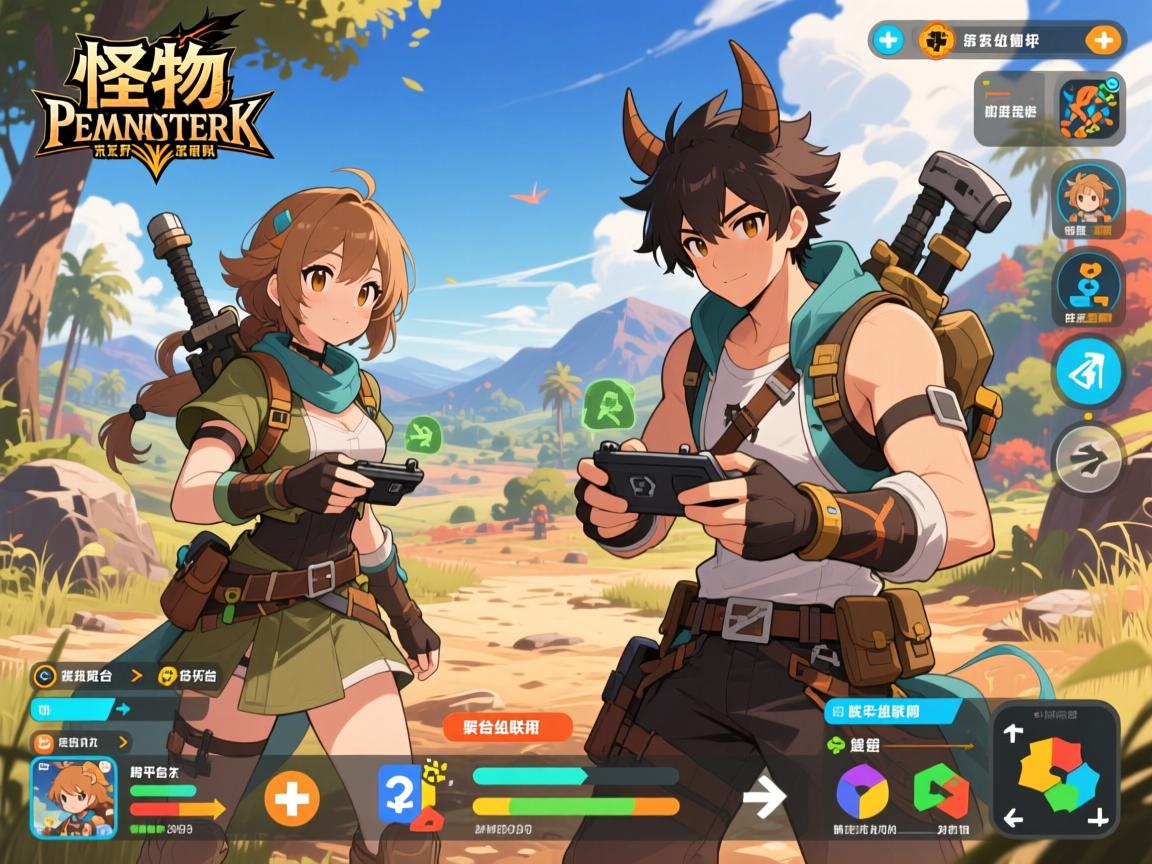The height and width of the screenshot is (864, 1152).
Task: Tap the orange plus button in the top bar
Action: pos(1102,40)
